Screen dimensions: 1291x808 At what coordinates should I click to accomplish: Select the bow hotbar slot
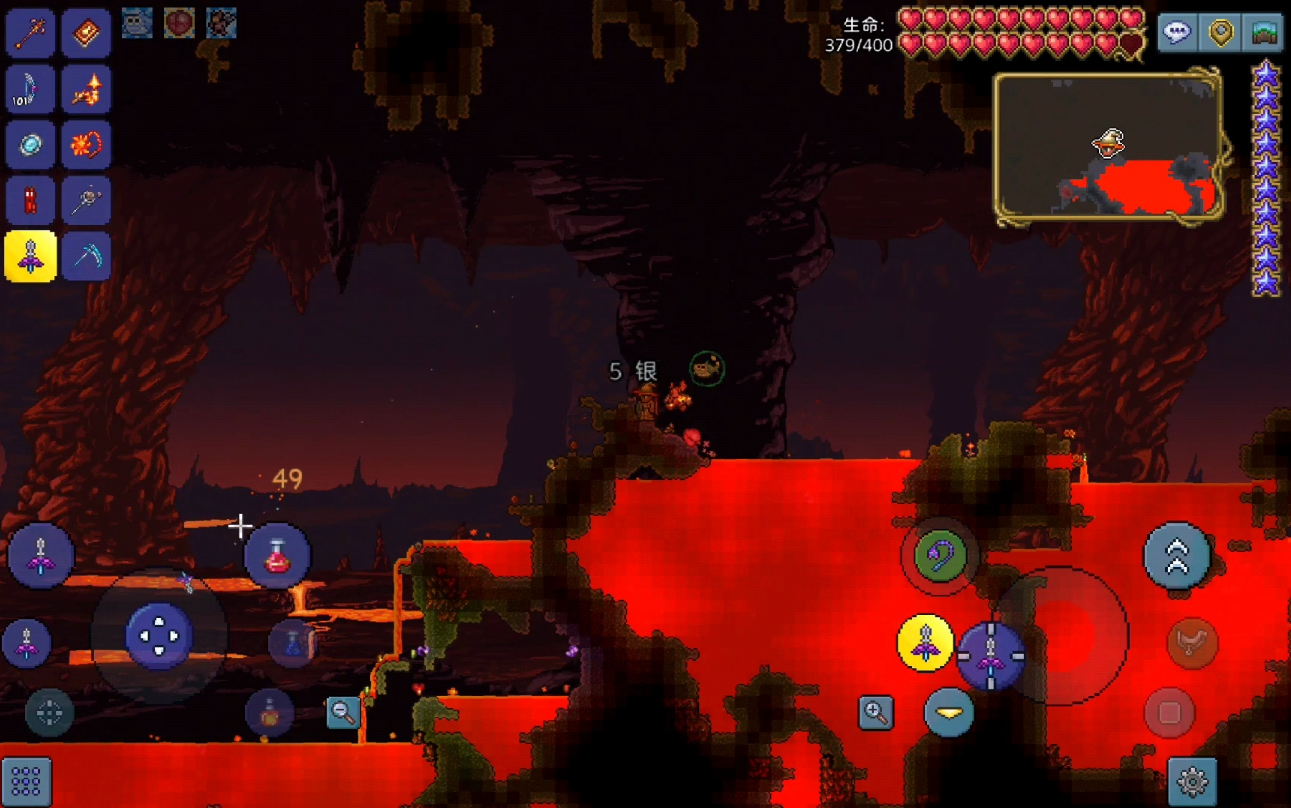(30, 90)
